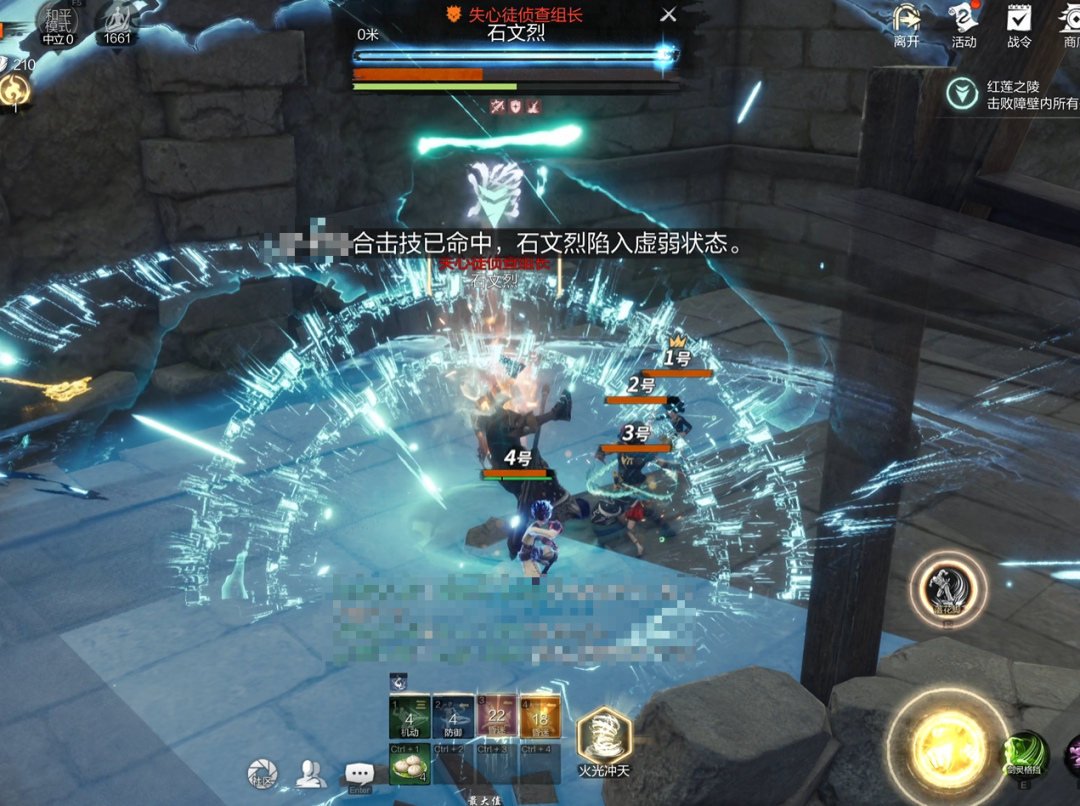Open the 商店 shop icon

(1071, 24)
